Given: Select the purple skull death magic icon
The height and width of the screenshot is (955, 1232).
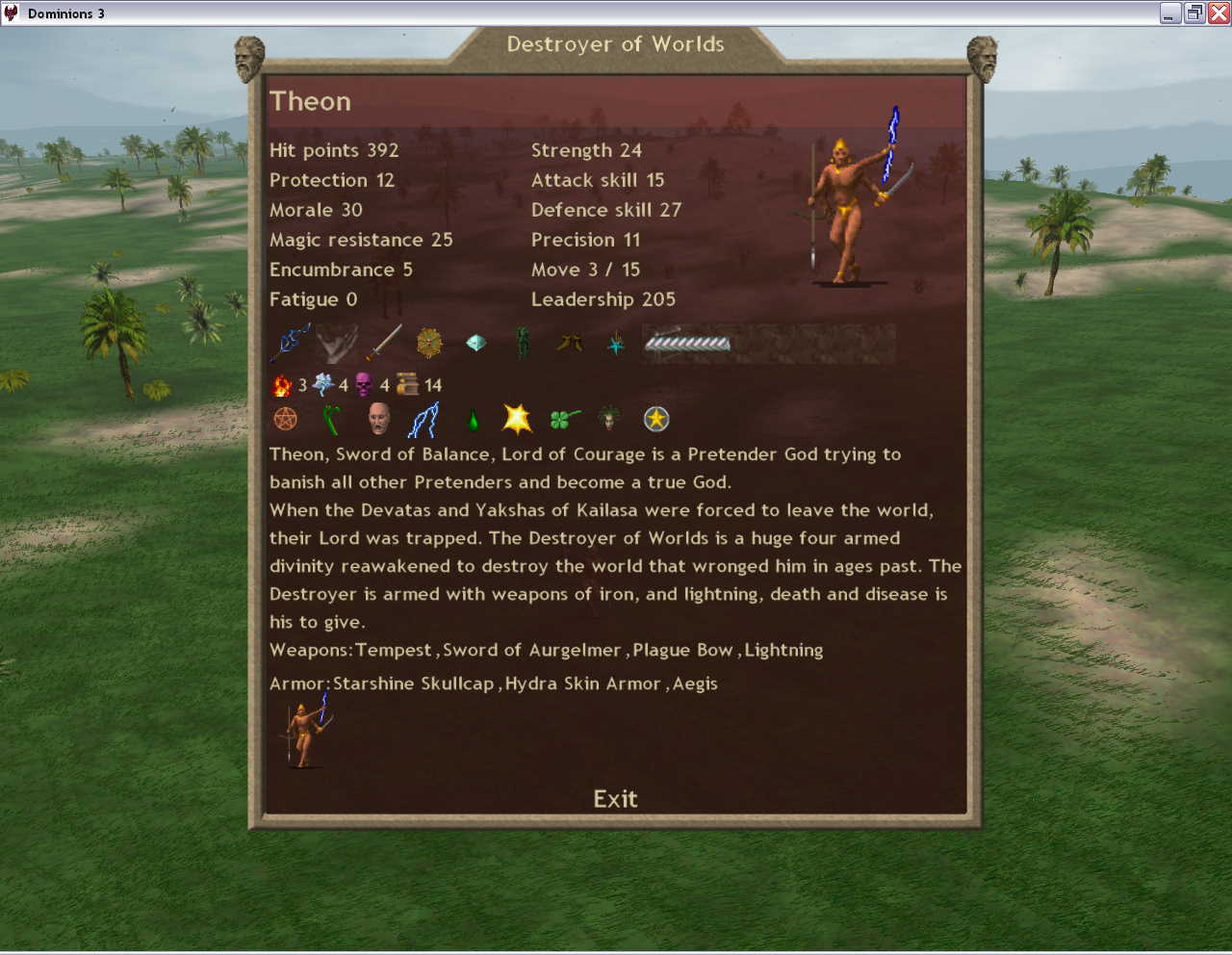Looking at the screenshot, I should [x=364, y=385].
